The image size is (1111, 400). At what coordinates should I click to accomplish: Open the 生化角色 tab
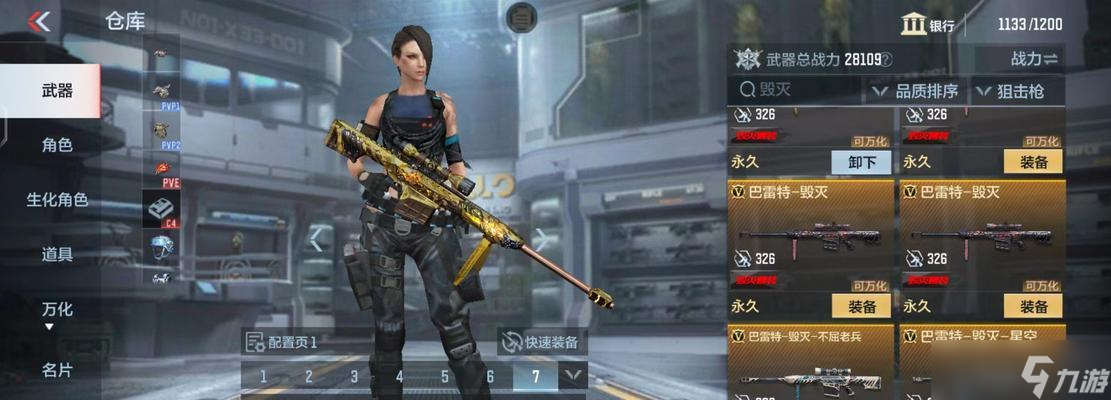pyautogui.click(x=56, y=200)
